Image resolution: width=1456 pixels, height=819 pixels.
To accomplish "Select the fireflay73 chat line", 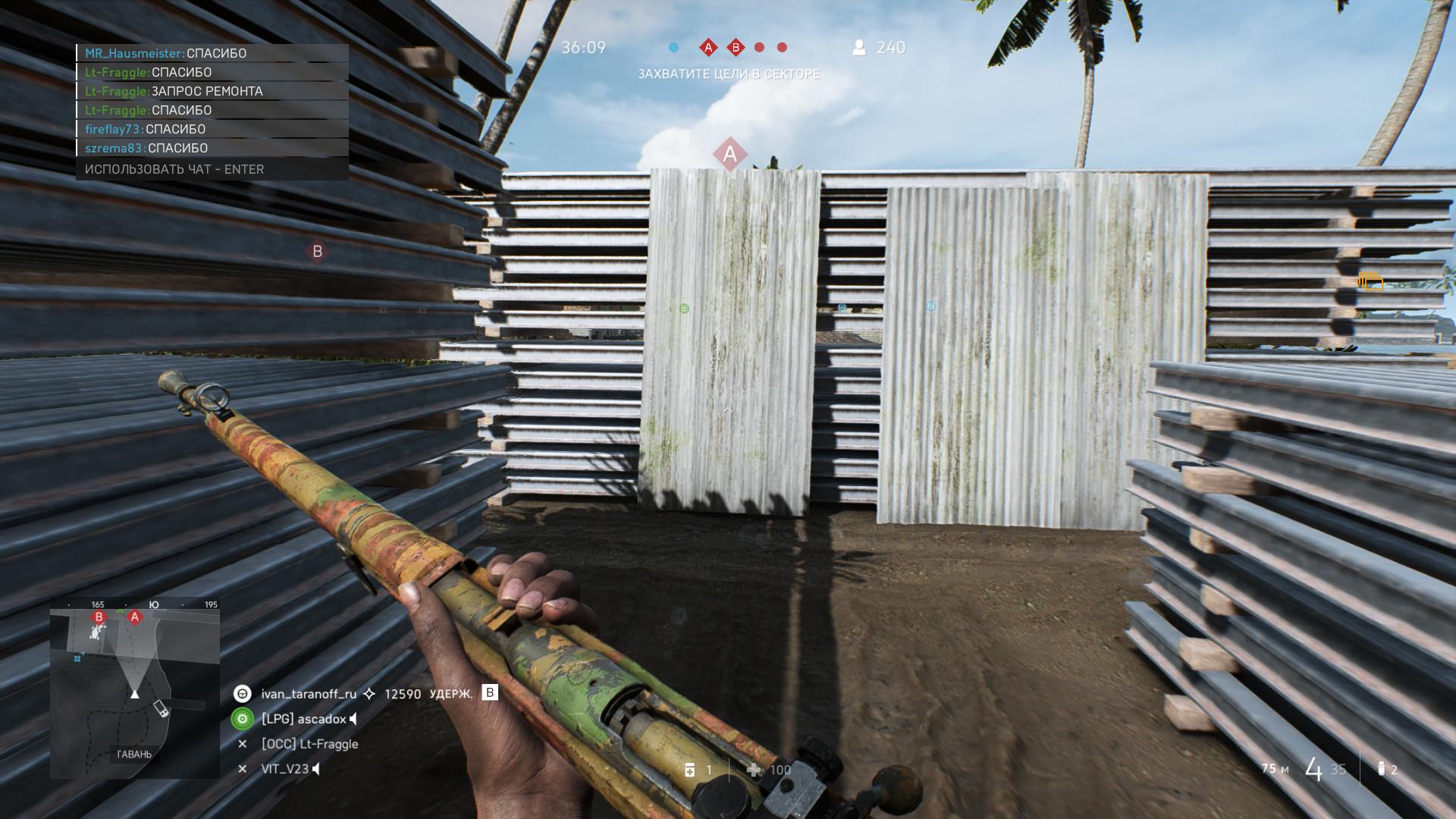I will tap(212, 129).
